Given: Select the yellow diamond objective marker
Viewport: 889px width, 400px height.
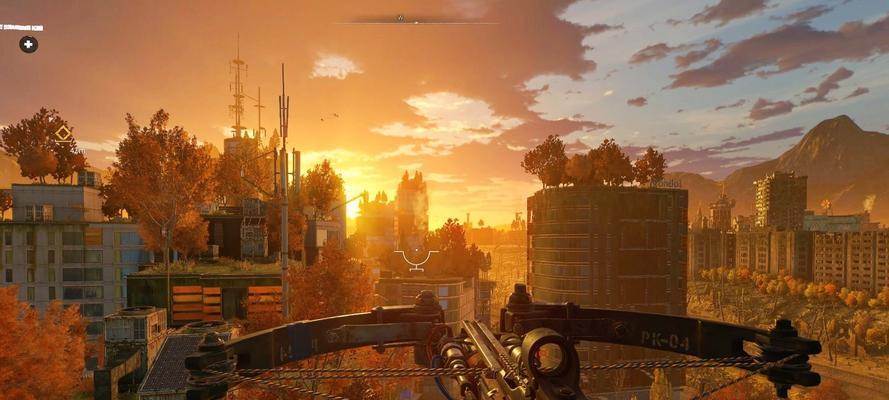Looking at the screenshot, I should (x=64, y=133).
